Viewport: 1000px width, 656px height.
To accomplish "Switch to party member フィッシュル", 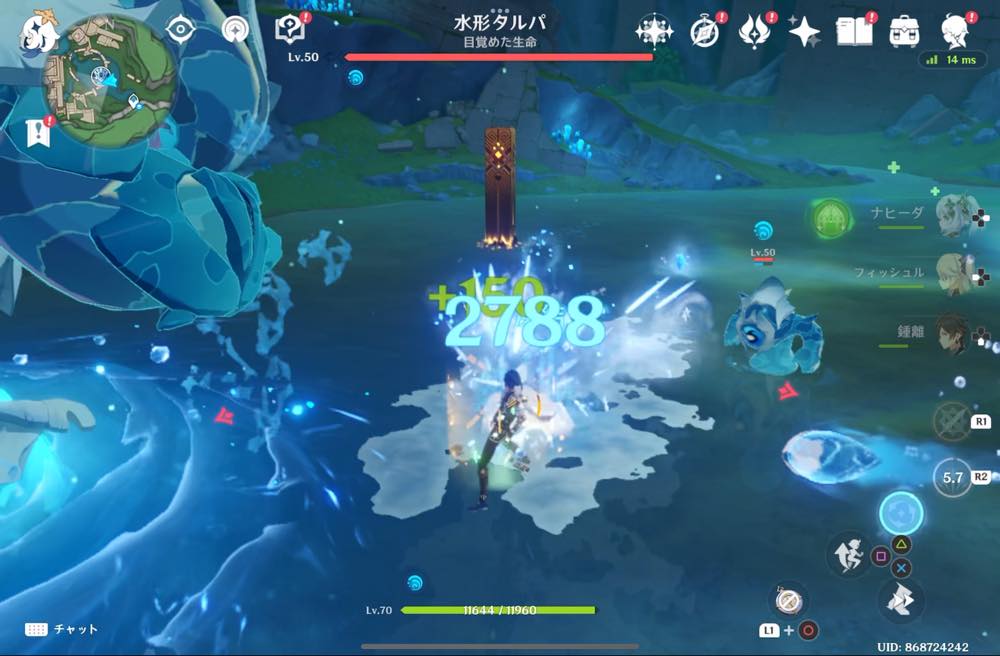I will pyautogui.click(x=956, y=273).
